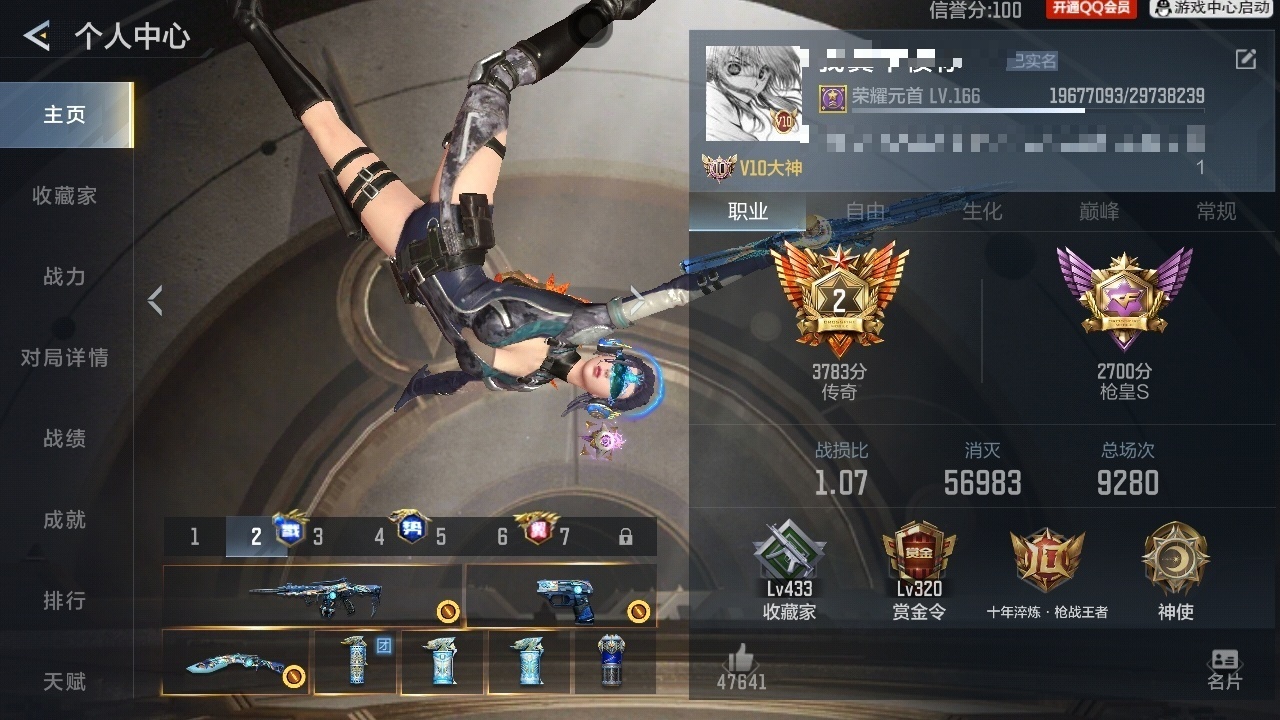Screen dimensions: 1280x720
Task: Select the 巅峰 stats tab
Action: (1099, 211)
